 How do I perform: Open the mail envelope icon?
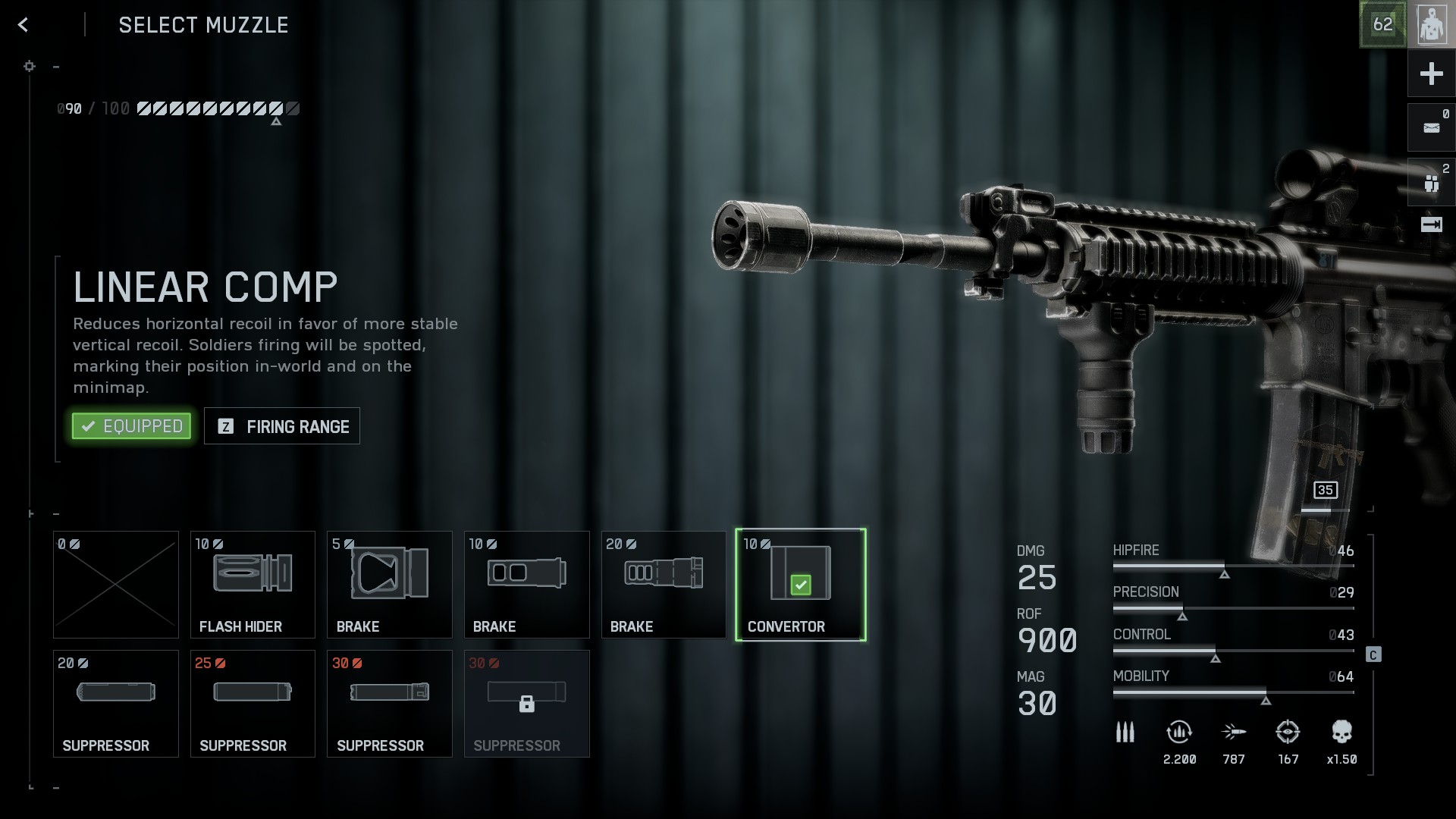pyautogui.click(x=1431, y=128)
